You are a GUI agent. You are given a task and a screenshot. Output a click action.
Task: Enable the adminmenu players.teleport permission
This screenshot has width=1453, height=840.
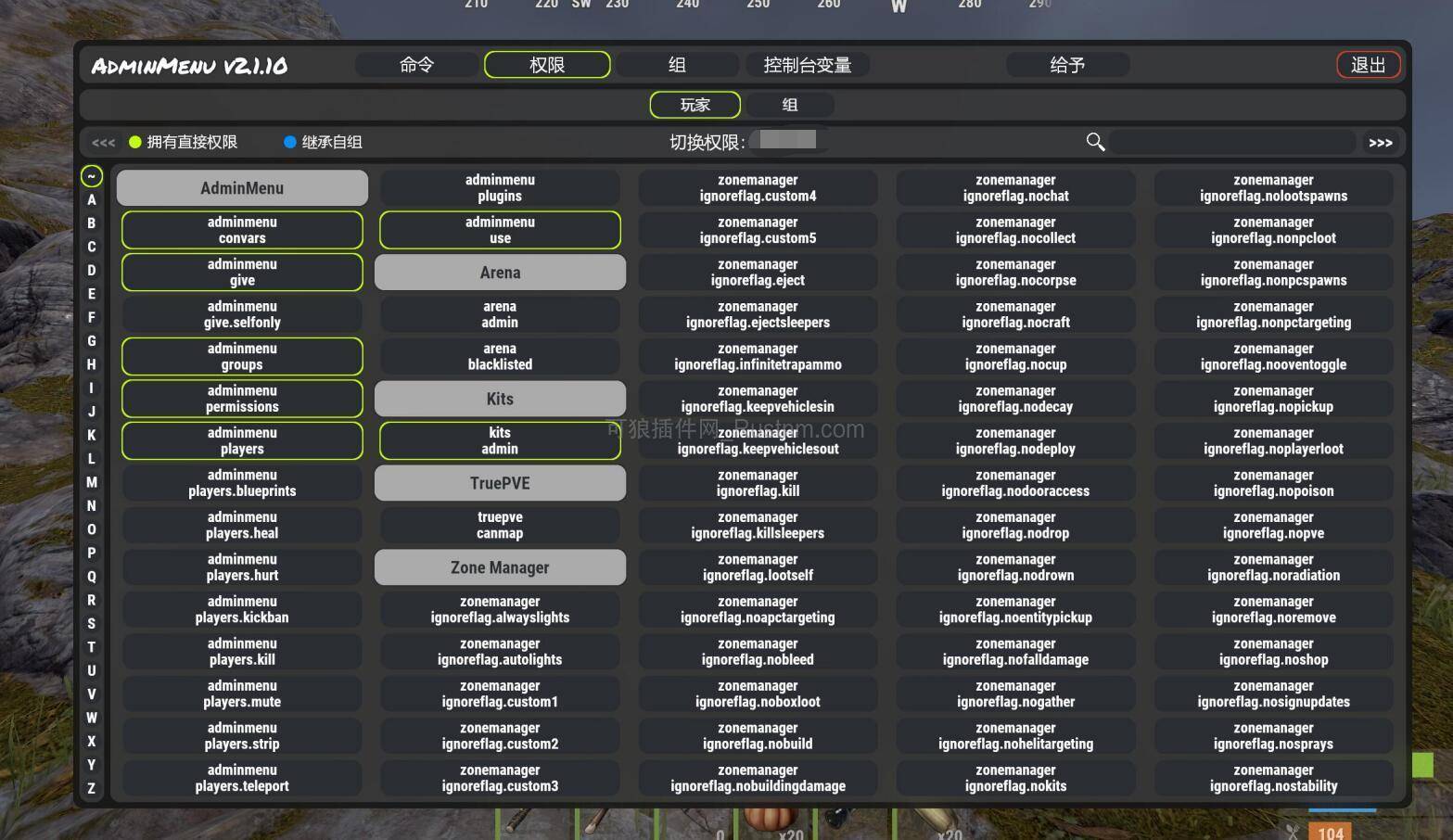click(241, 777)
